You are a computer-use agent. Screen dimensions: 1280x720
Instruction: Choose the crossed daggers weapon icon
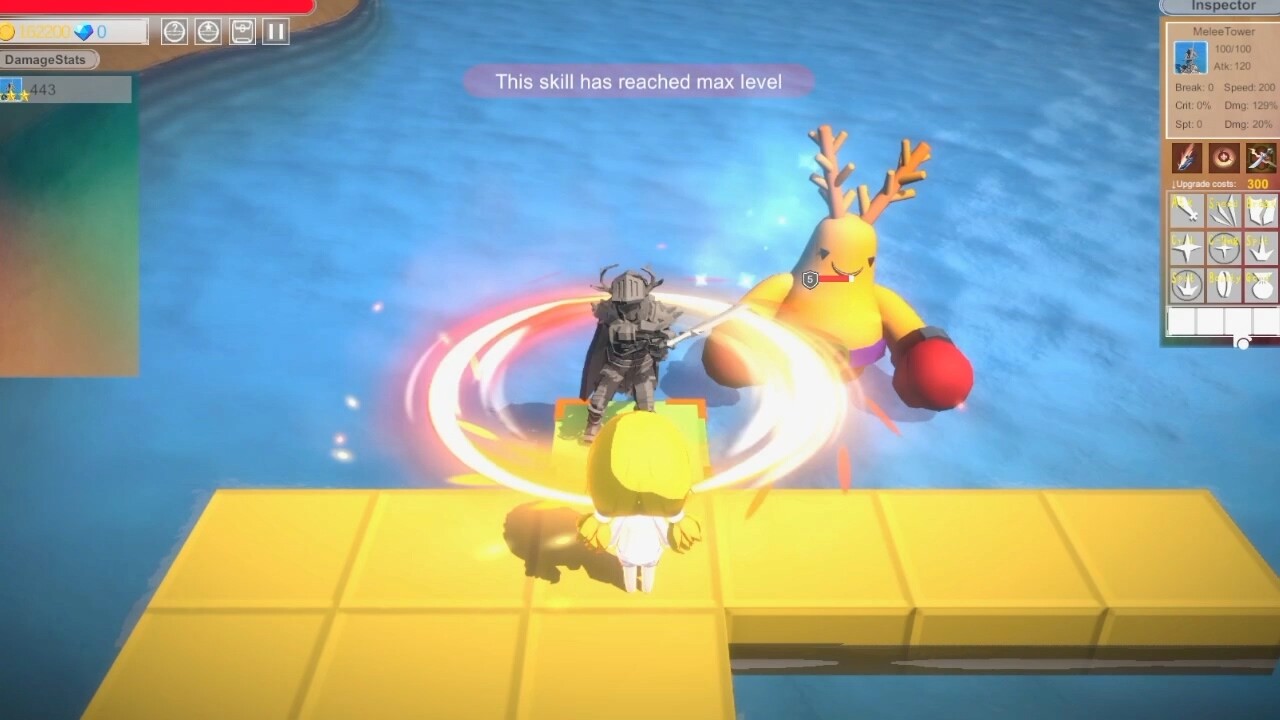coord(1262,158)
